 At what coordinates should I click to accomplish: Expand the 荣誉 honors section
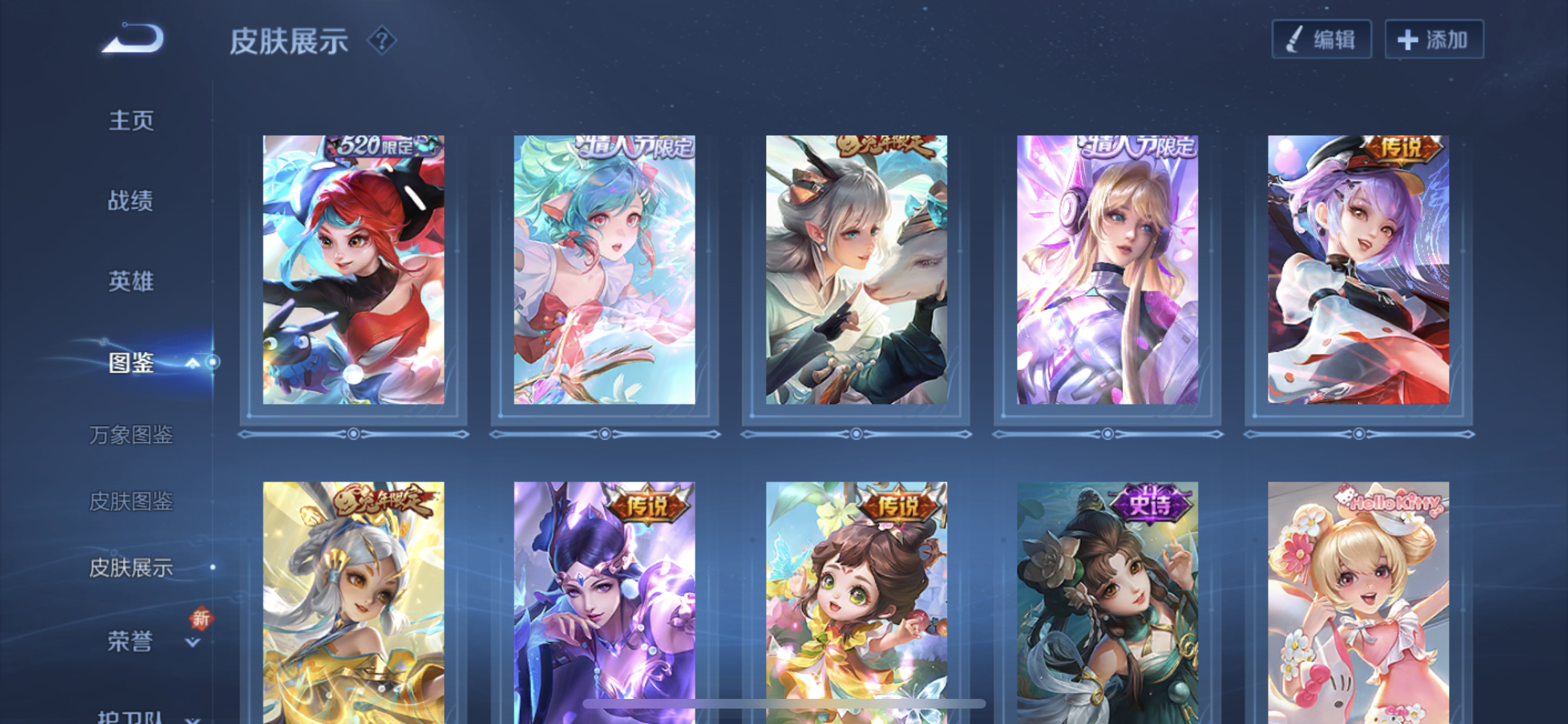192,642
